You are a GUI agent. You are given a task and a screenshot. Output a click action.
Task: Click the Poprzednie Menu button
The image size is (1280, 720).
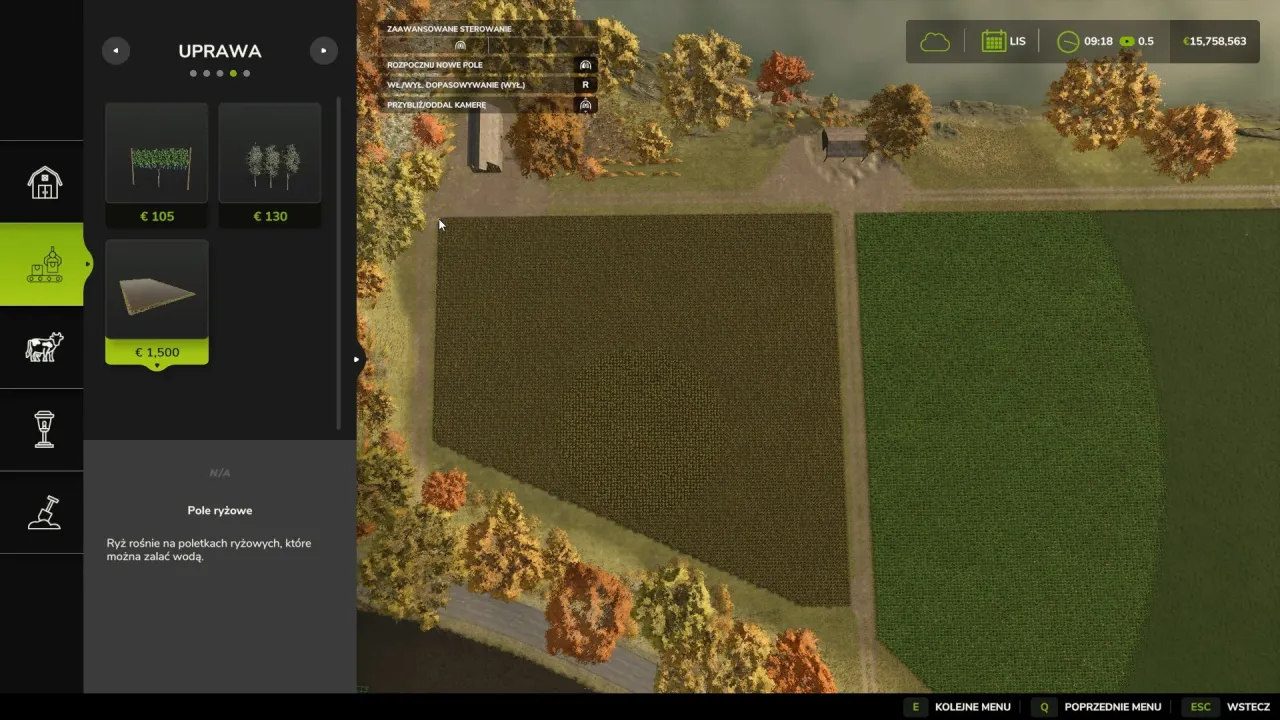1097,707
